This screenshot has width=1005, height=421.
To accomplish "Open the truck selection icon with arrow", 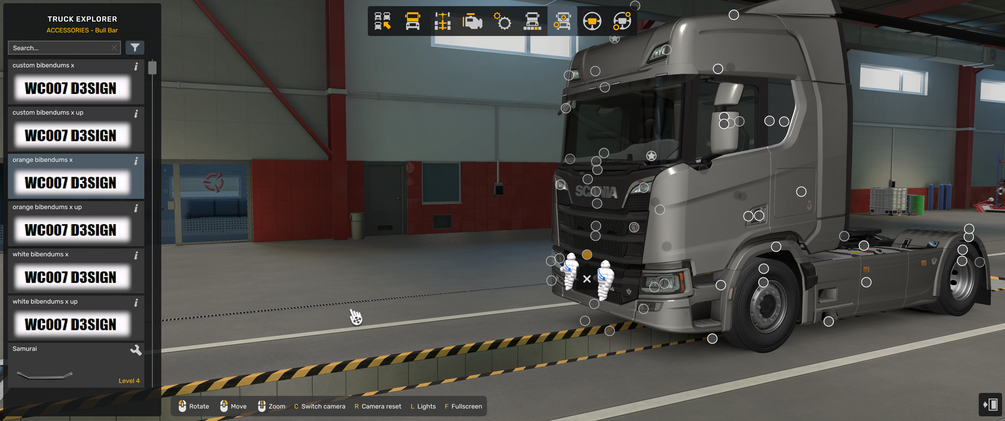I will pyautogui.click(x=383, y=21).
